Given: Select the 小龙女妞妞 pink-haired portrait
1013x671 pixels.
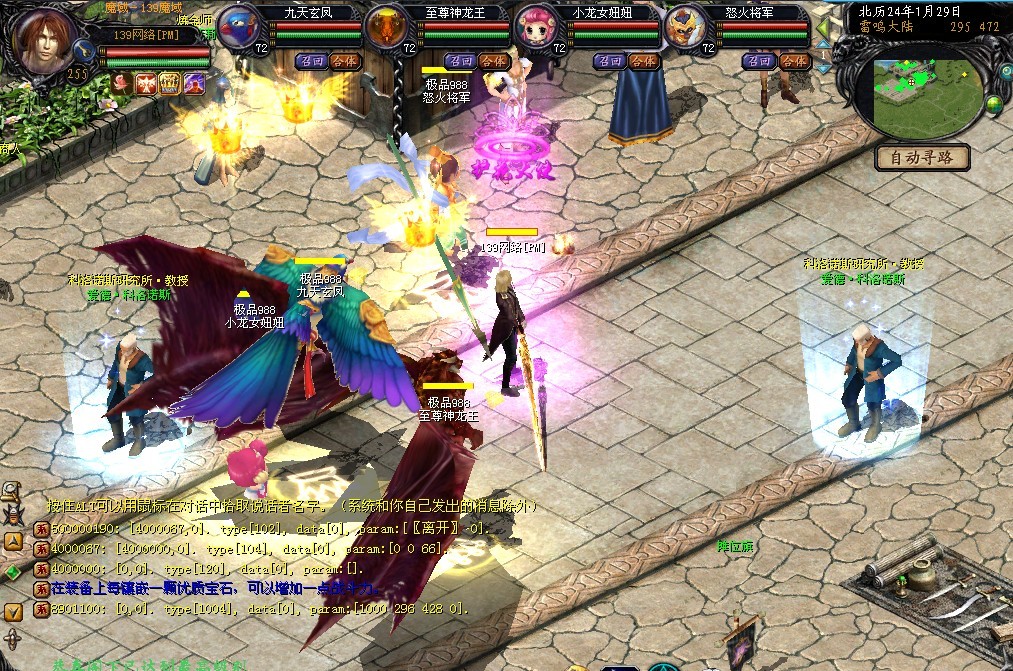Looking at the screenshot, I should click(537, 27).
